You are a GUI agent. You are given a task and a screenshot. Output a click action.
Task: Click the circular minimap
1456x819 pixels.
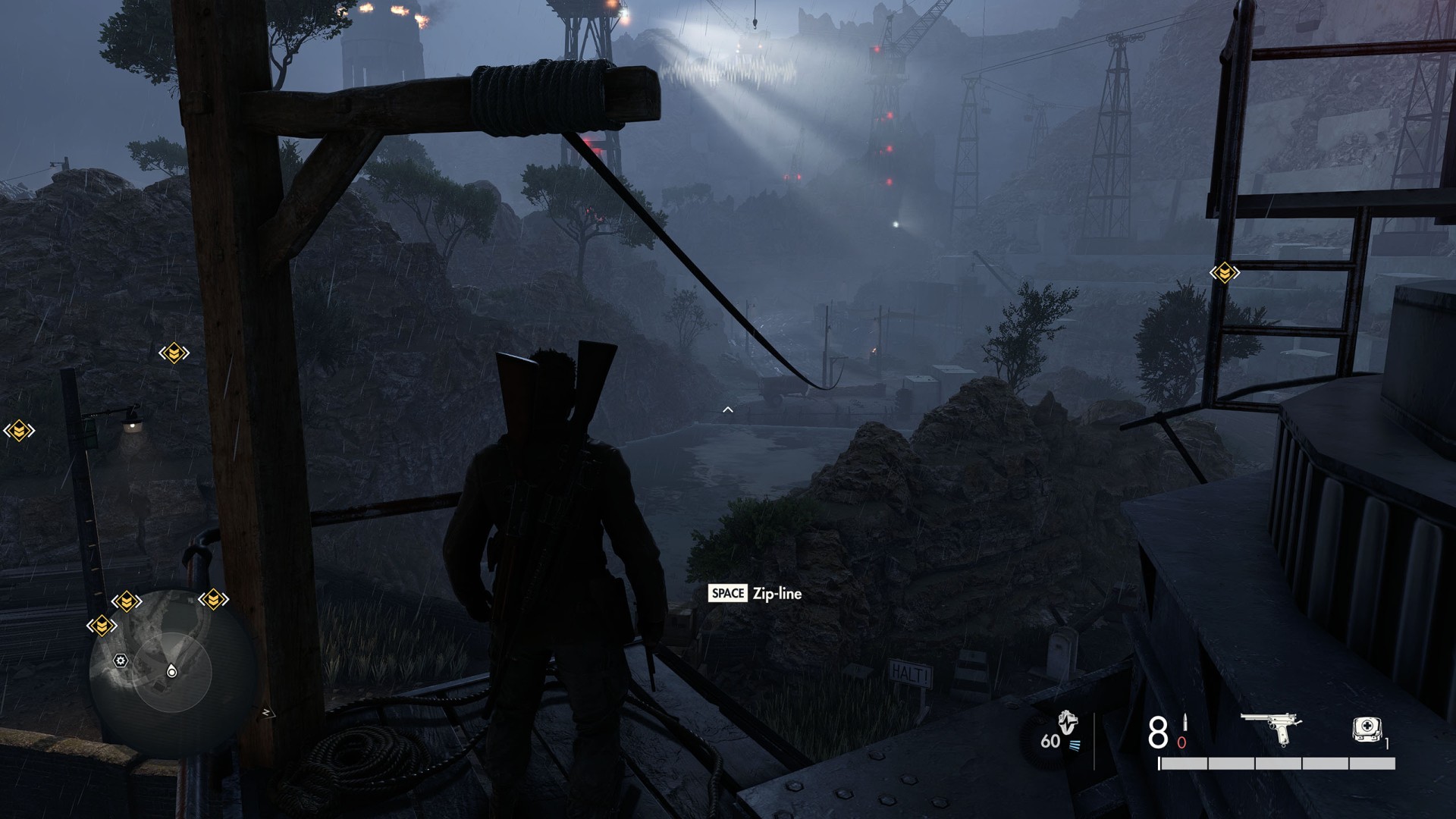(172, 667)
